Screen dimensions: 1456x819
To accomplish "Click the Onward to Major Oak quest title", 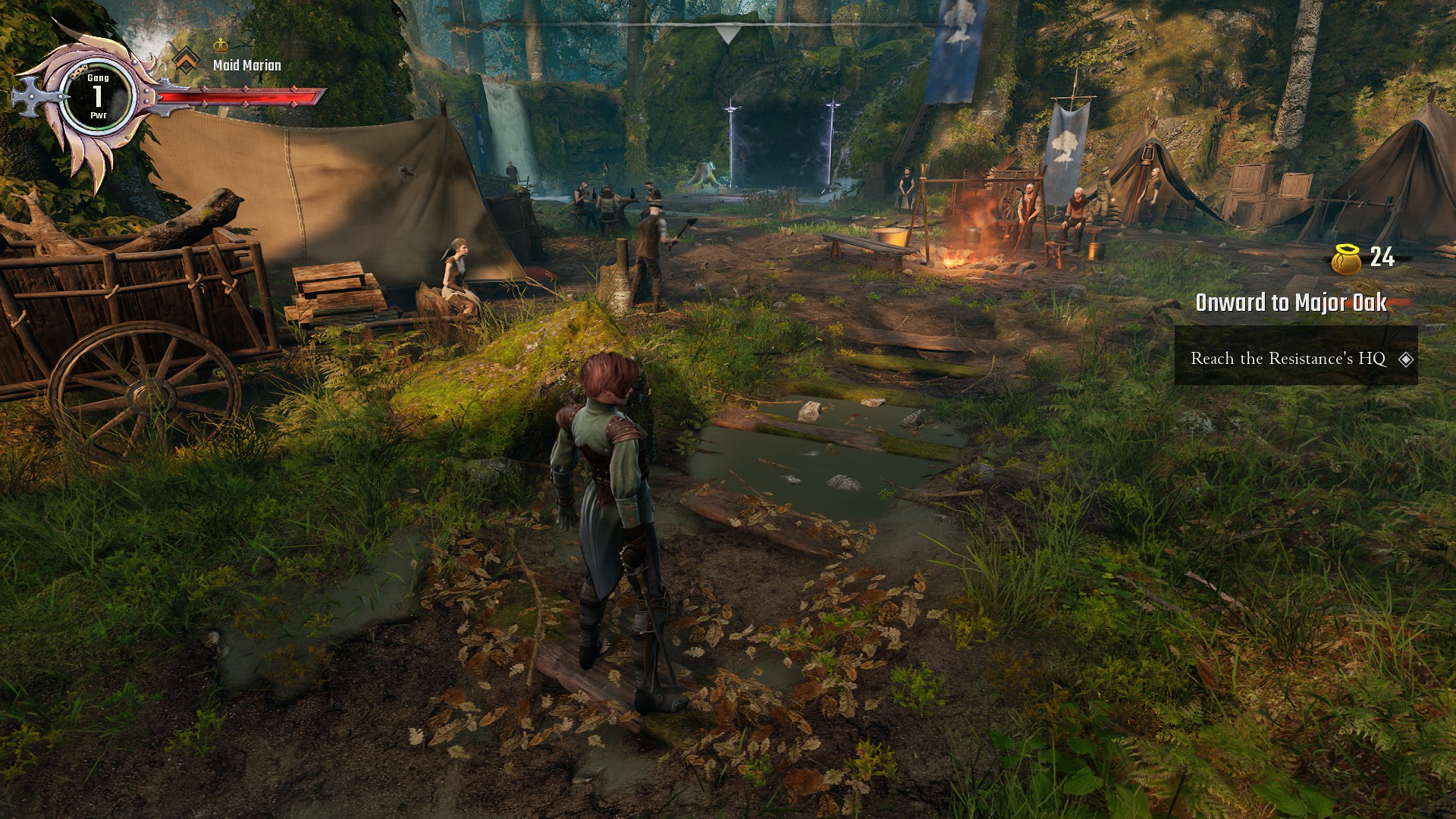I will 1291,303.
